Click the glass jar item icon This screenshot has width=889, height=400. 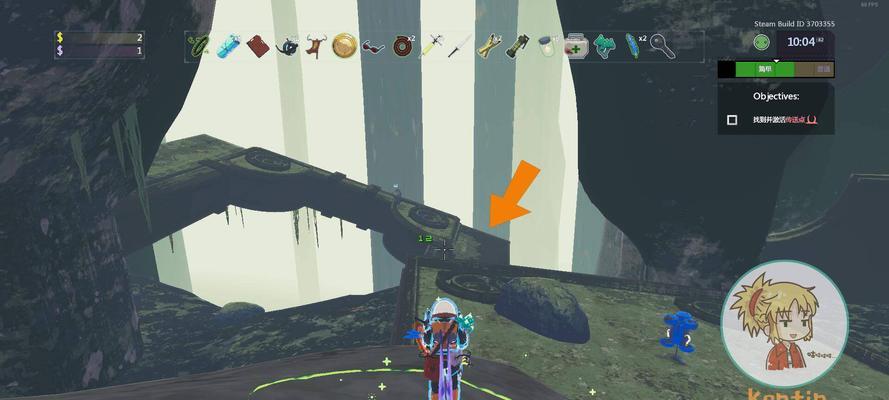point(547,46)
